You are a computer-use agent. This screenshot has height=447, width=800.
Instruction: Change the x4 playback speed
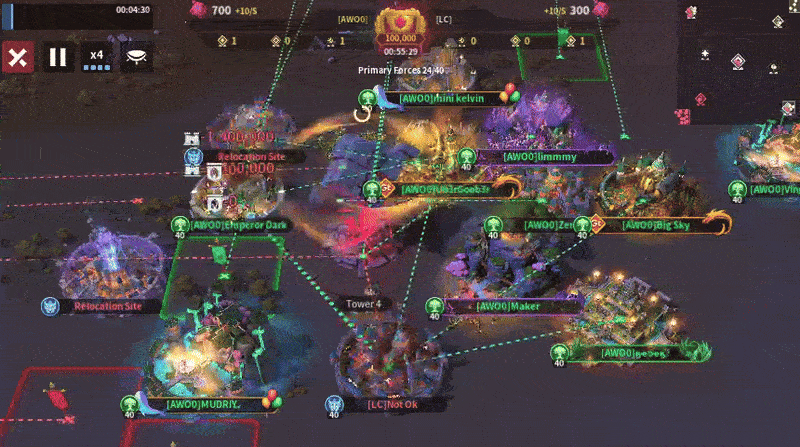(x=97, y=57)
